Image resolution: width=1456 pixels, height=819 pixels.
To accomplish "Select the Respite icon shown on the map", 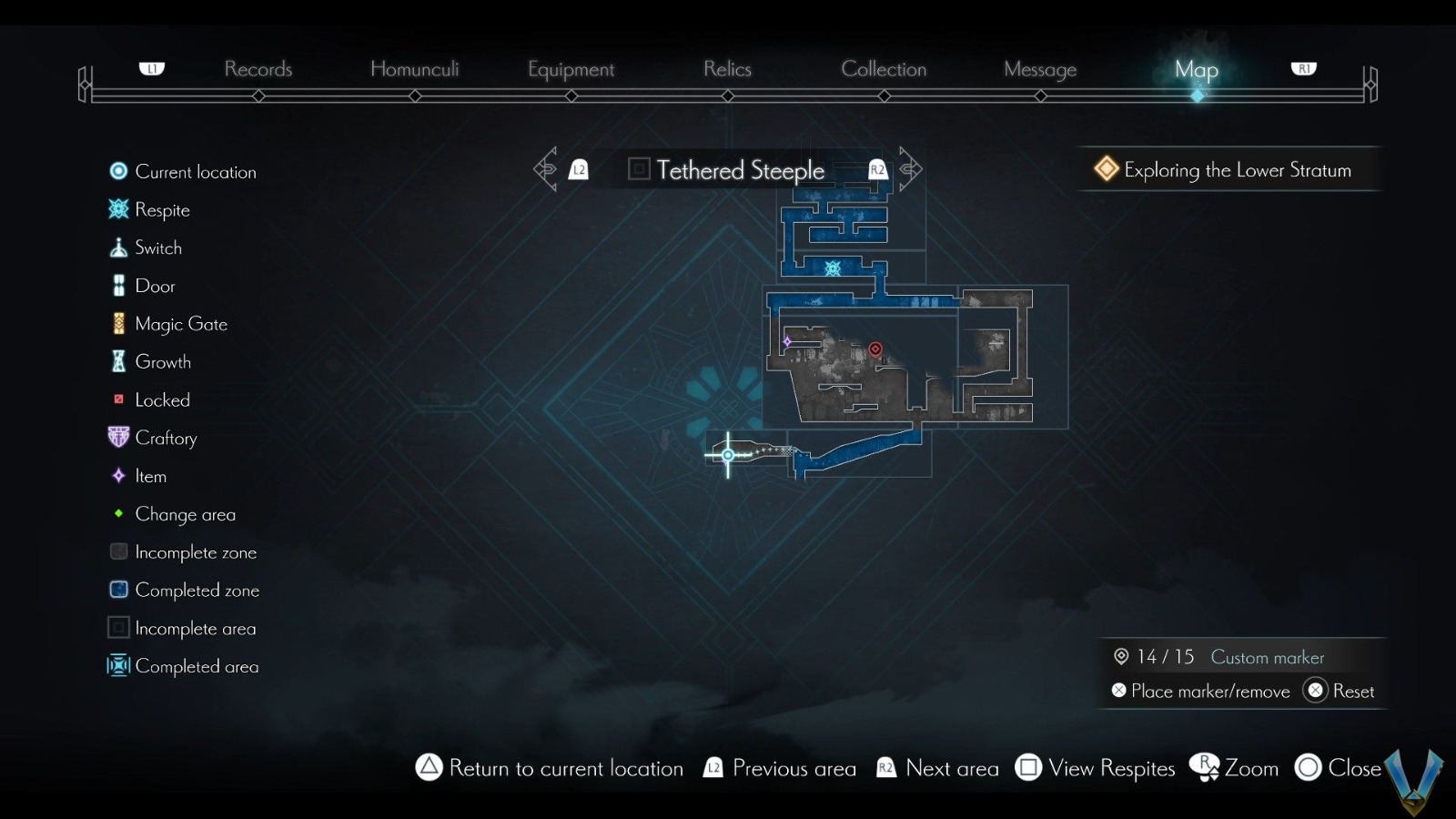I will coord(833,268).
